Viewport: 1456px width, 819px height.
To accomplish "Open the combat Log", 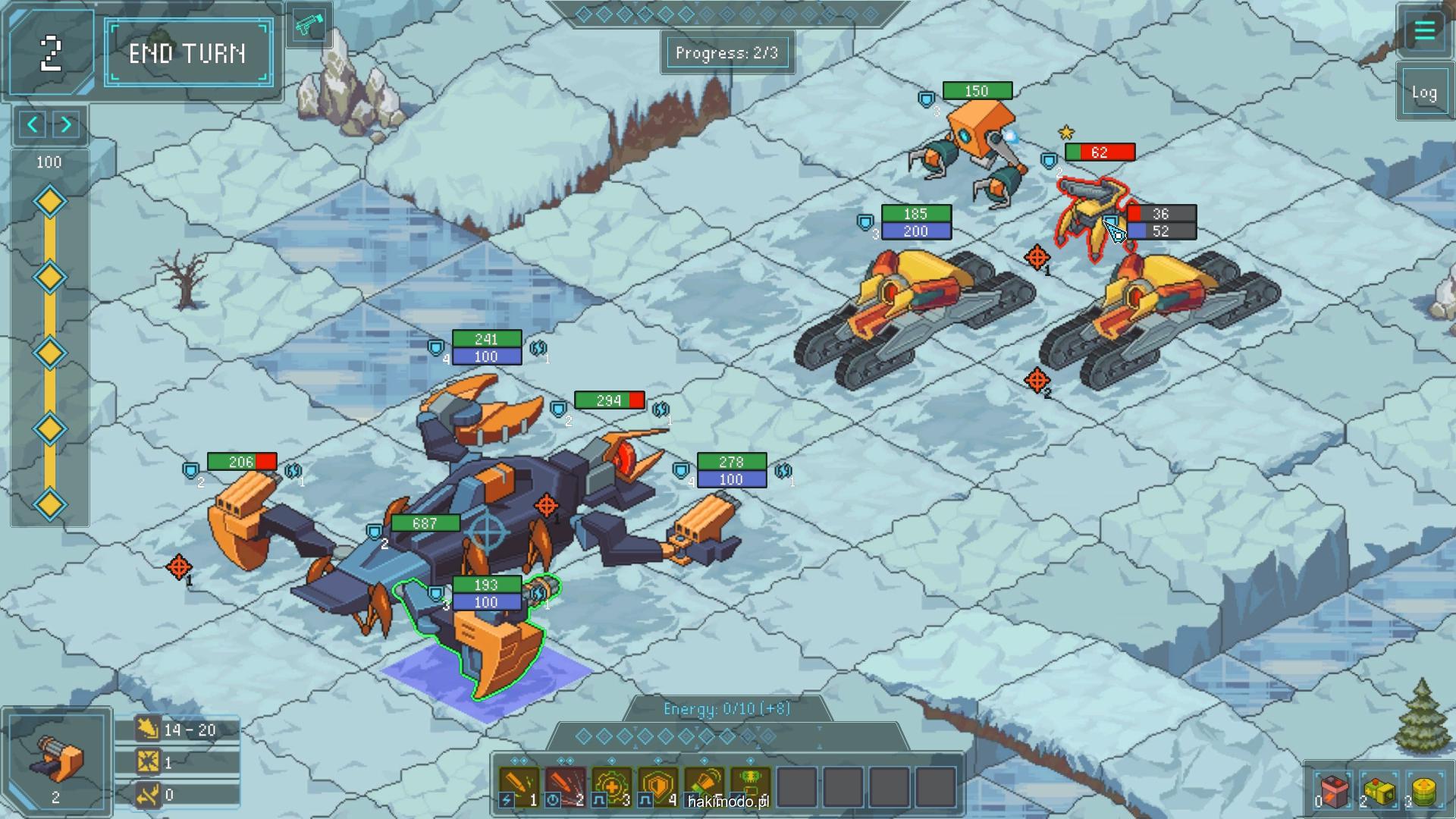I will point(1423,93).
